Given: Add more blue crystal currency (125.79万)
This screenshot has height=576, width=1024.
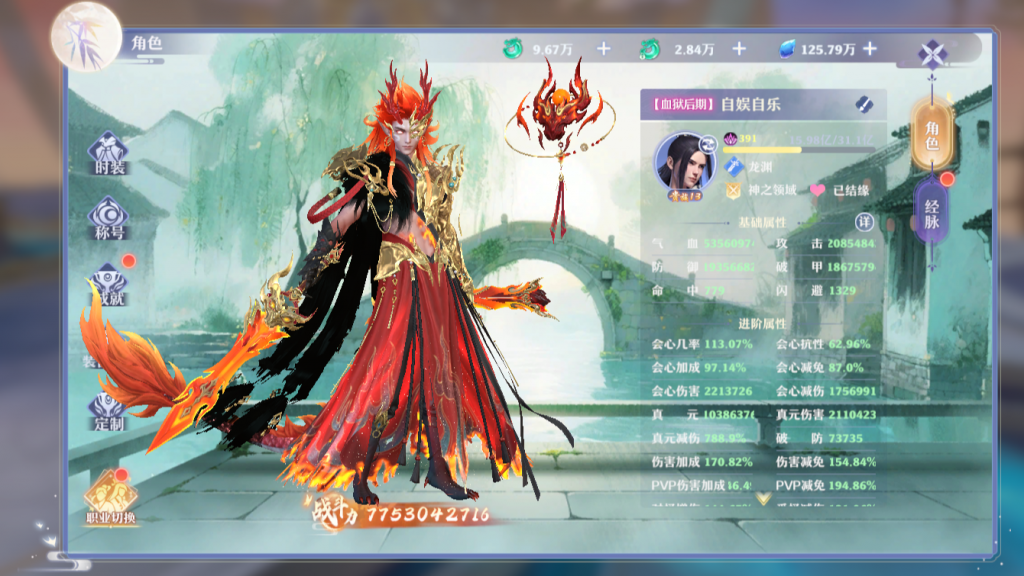Looking at the screenshot, I should 870,48.
